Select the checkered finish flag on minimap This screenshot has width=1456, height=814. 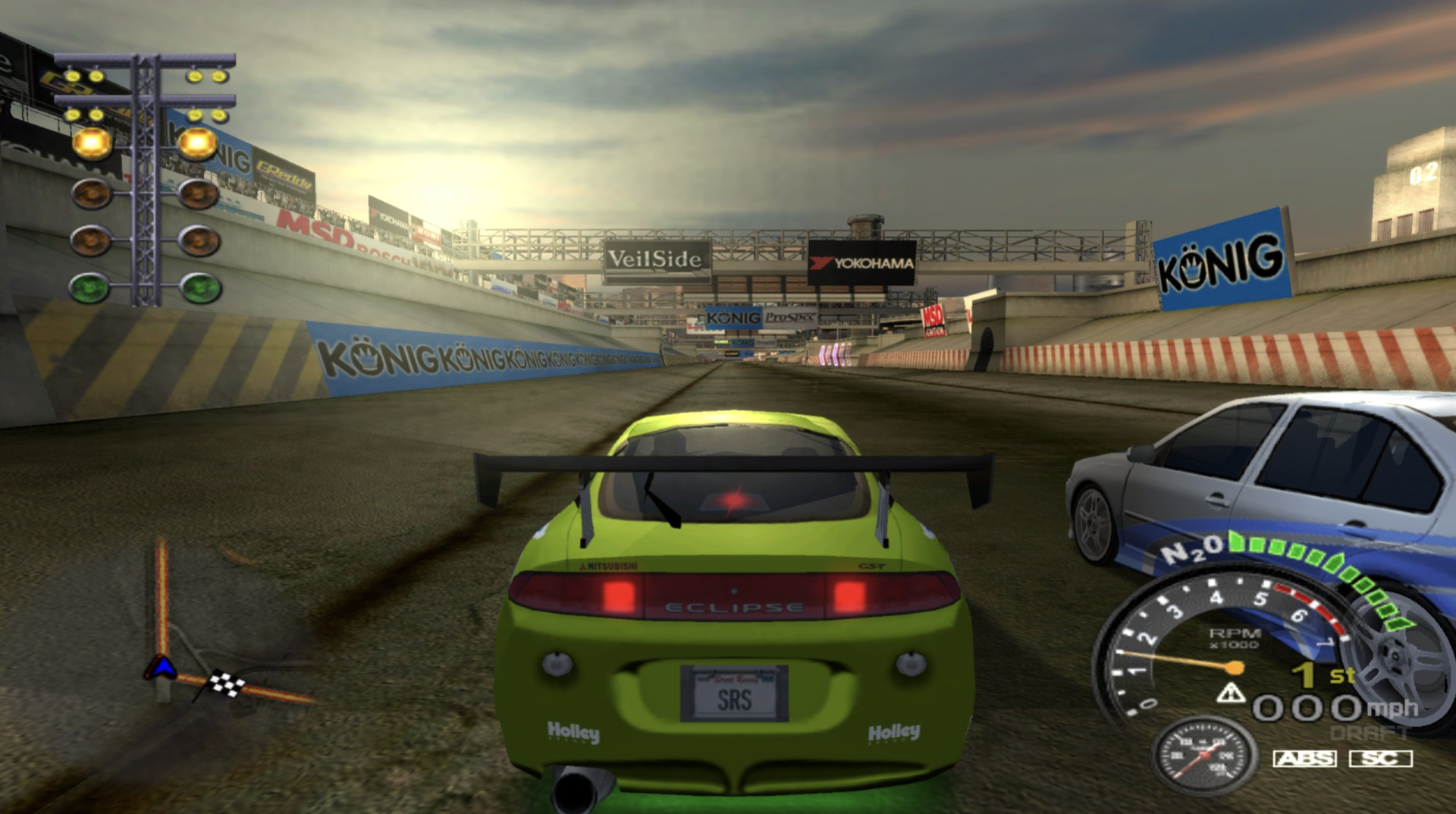pos(227,684)
